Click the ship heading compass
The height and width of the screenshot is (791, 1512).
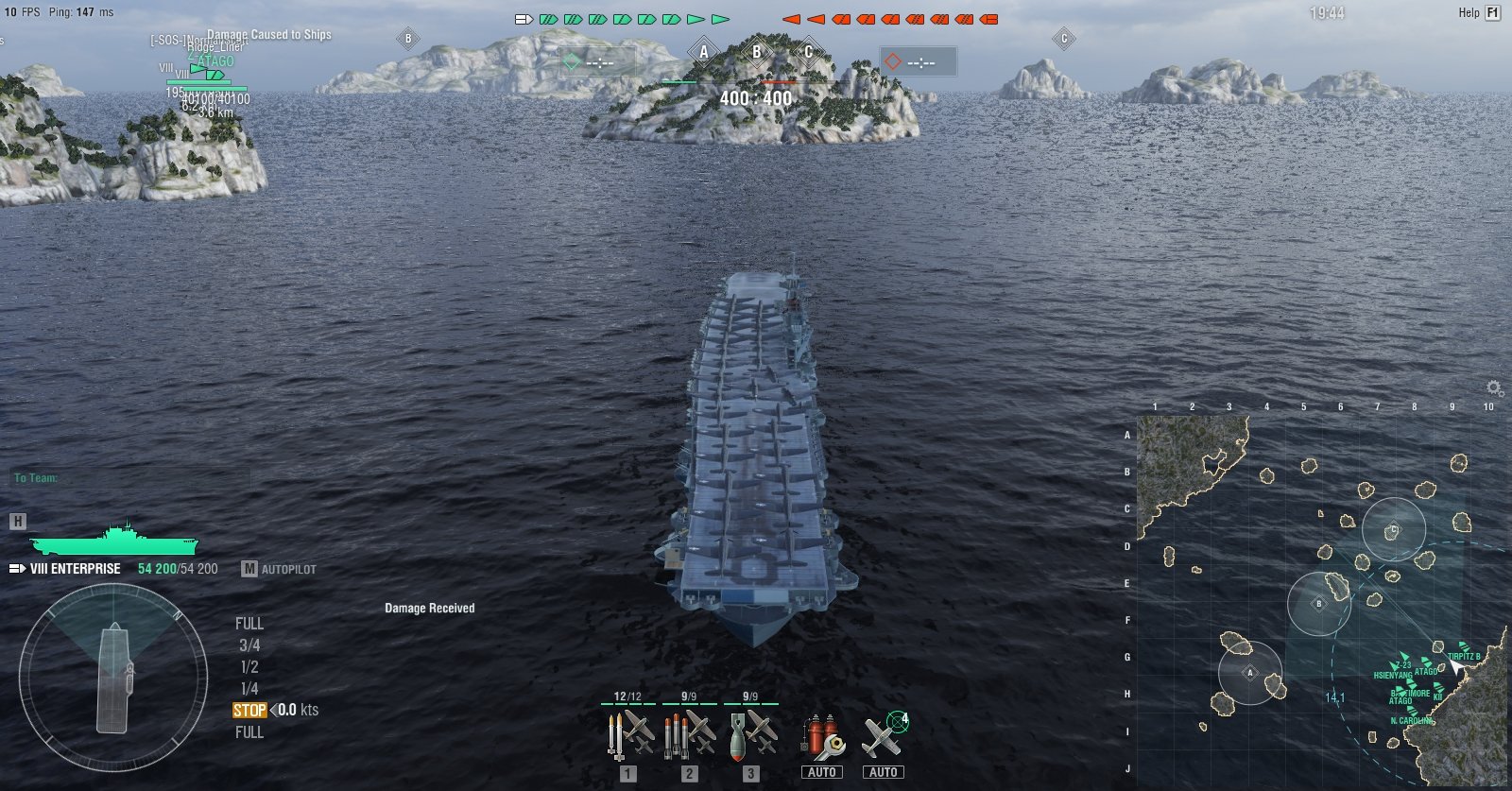(x=113, y=677)
